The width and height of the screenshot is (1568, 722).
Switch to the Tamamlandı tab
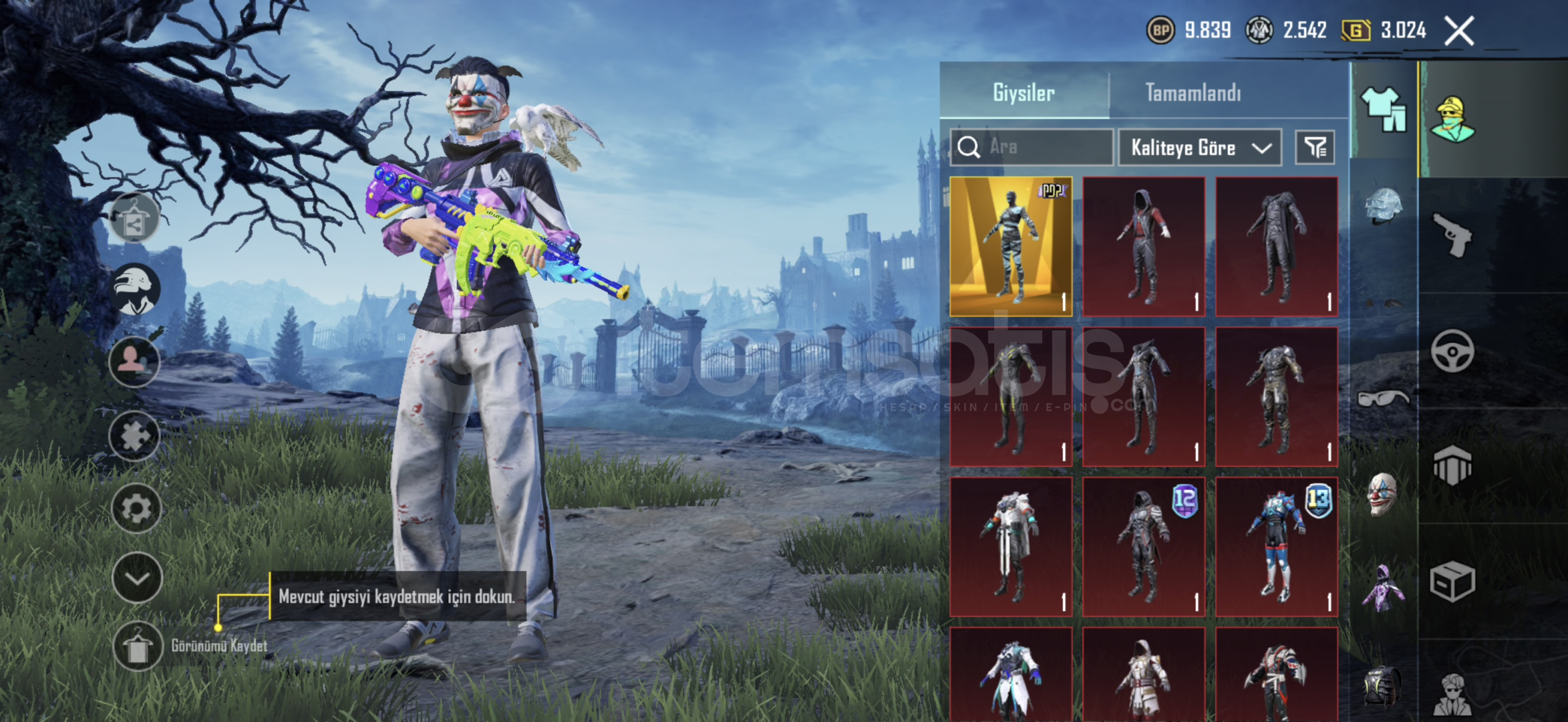pos(1193,93)
